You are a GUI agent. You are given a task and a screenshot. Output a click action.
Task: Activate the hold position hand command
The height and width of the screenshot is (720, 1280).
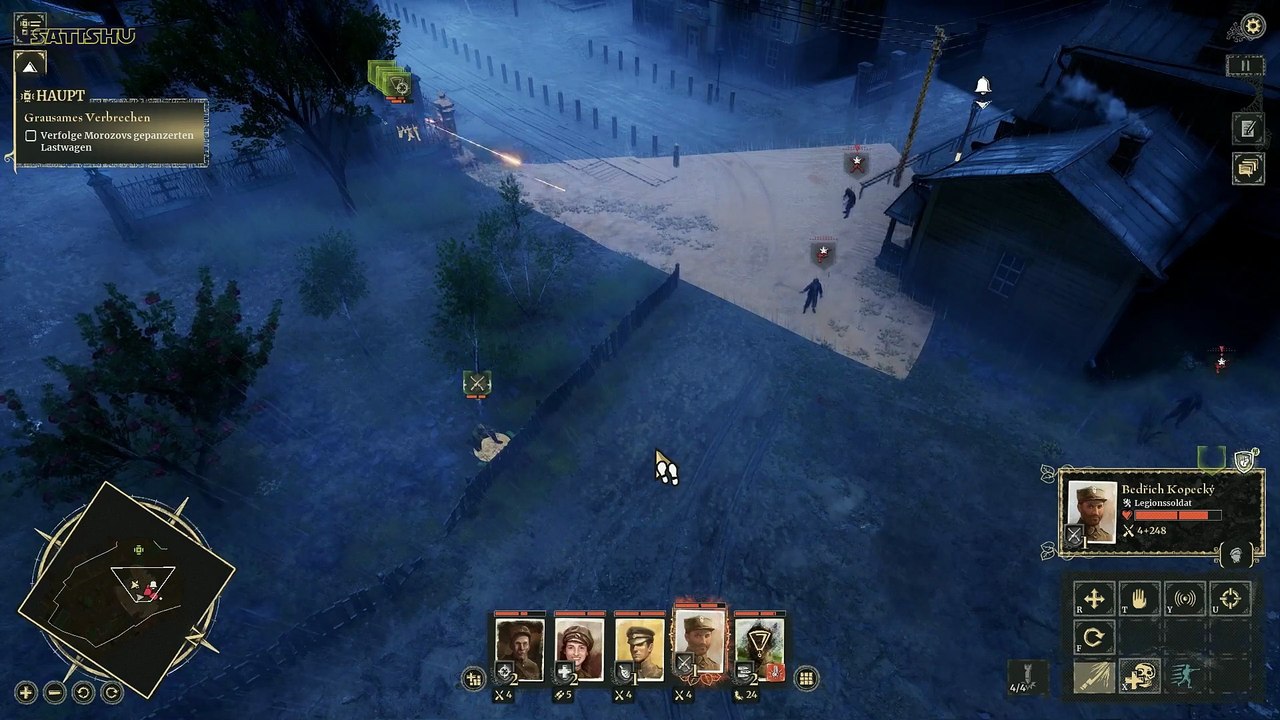[1139, 599]
